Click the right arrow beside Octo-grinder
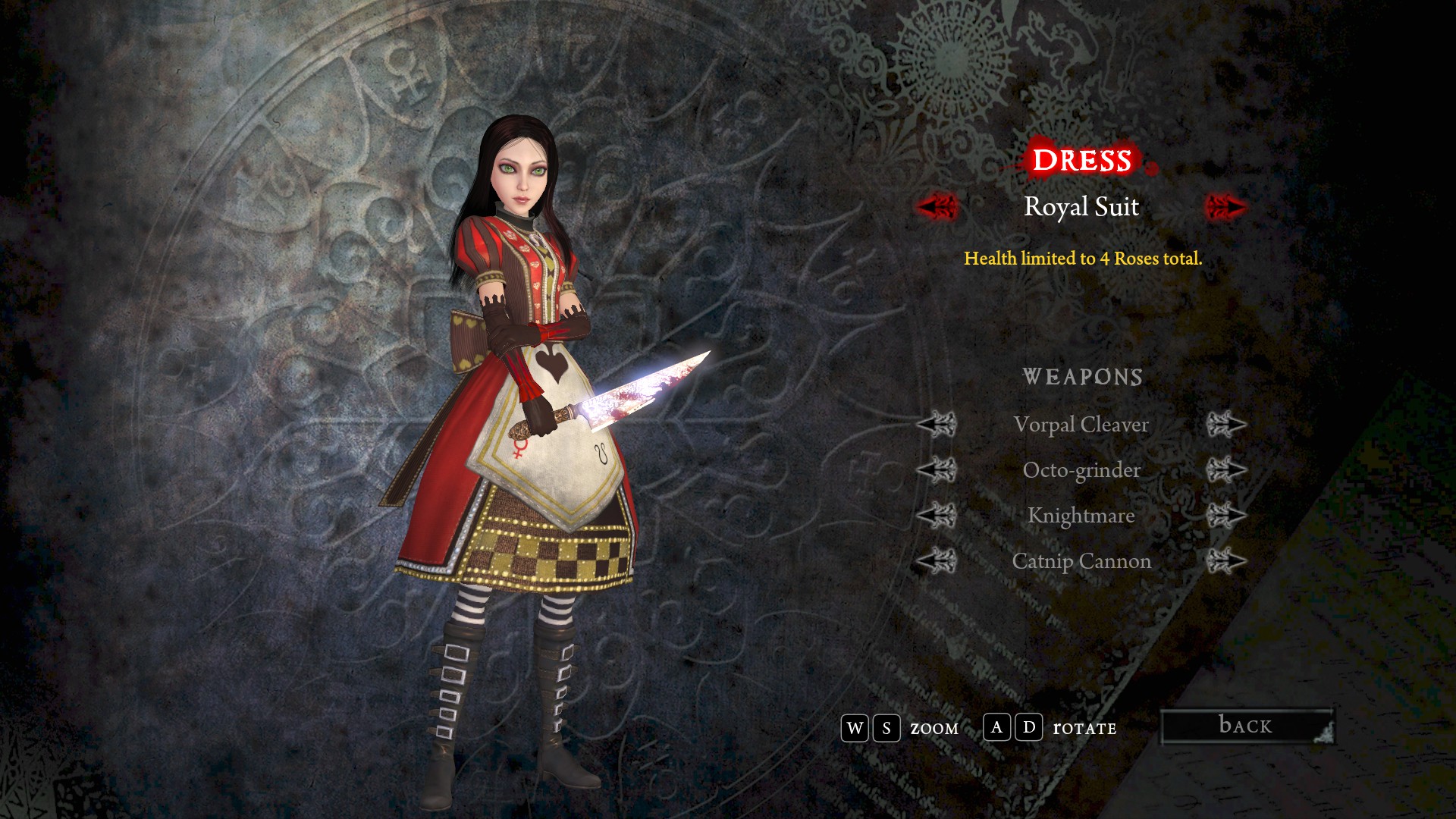Viewport: 1456px width, 819px height. [x=1225, y=470]
